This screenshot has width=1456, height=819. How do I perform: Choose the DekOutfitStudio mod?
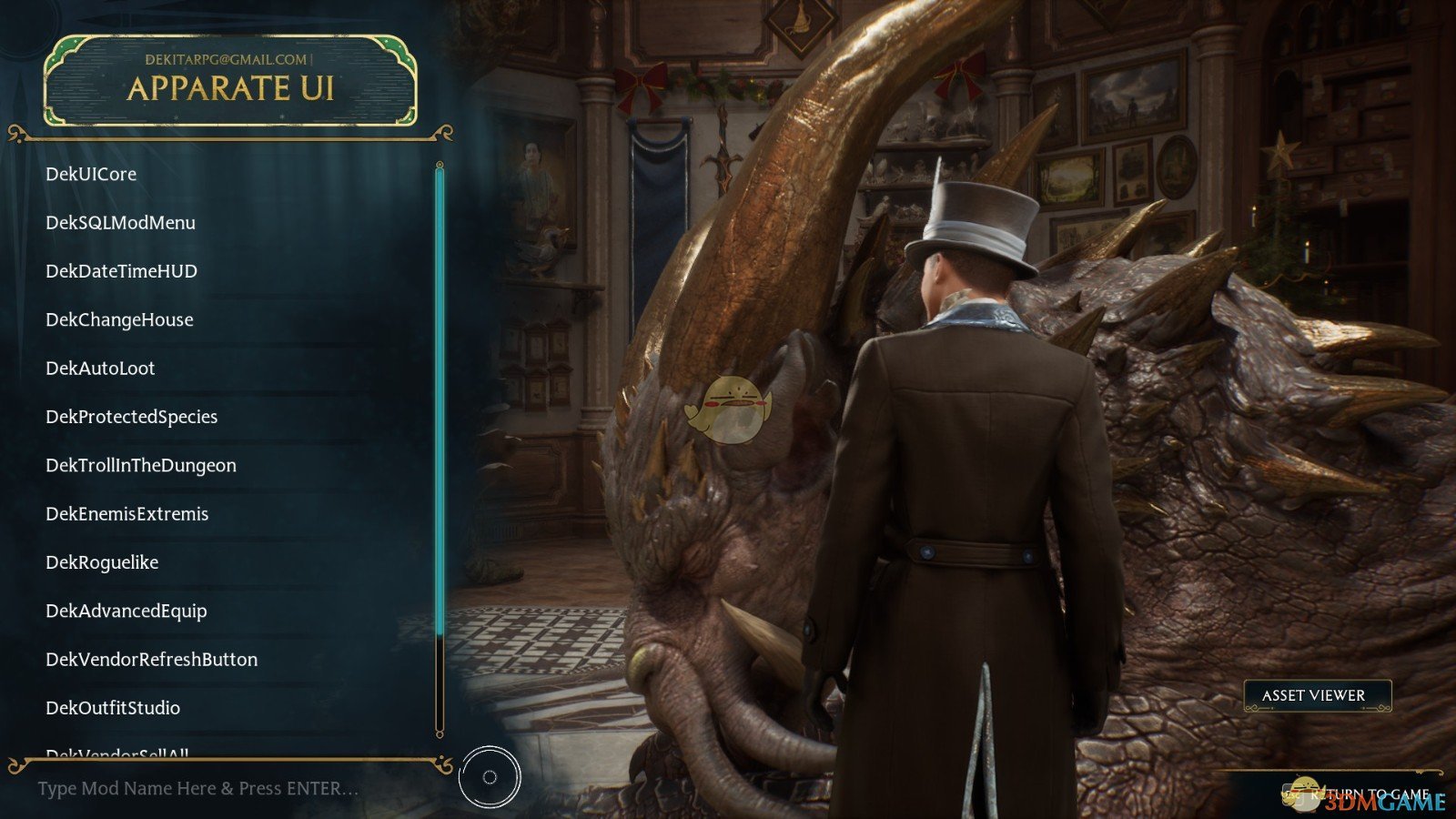[113, 708]
